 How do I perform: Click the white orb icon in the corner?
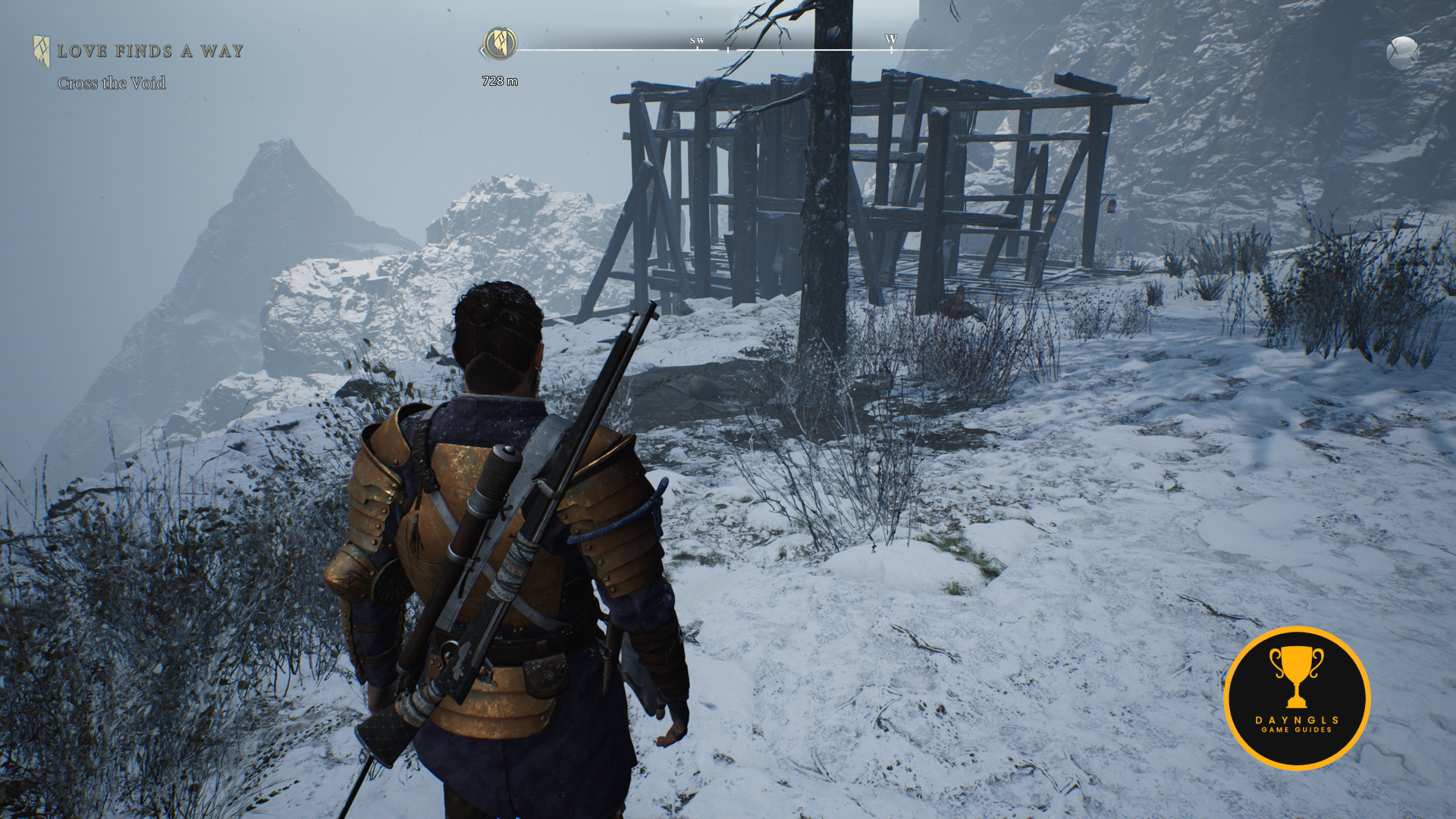pos(1402,53)
